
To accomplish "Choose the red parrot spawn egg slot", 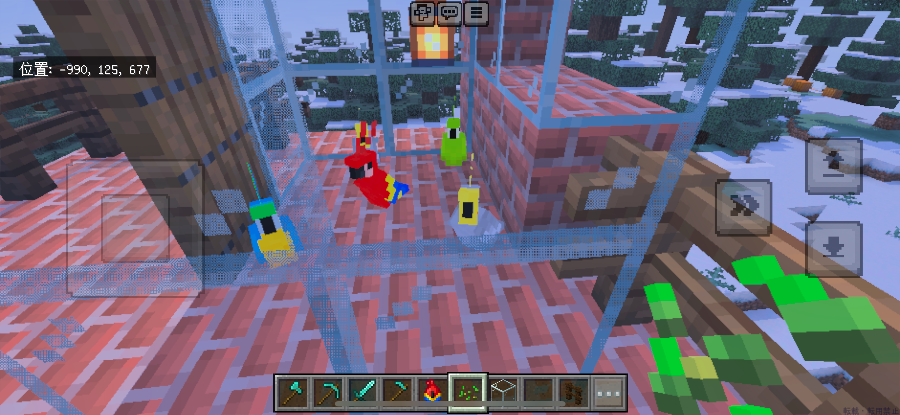I will click(x=432, y=392).
